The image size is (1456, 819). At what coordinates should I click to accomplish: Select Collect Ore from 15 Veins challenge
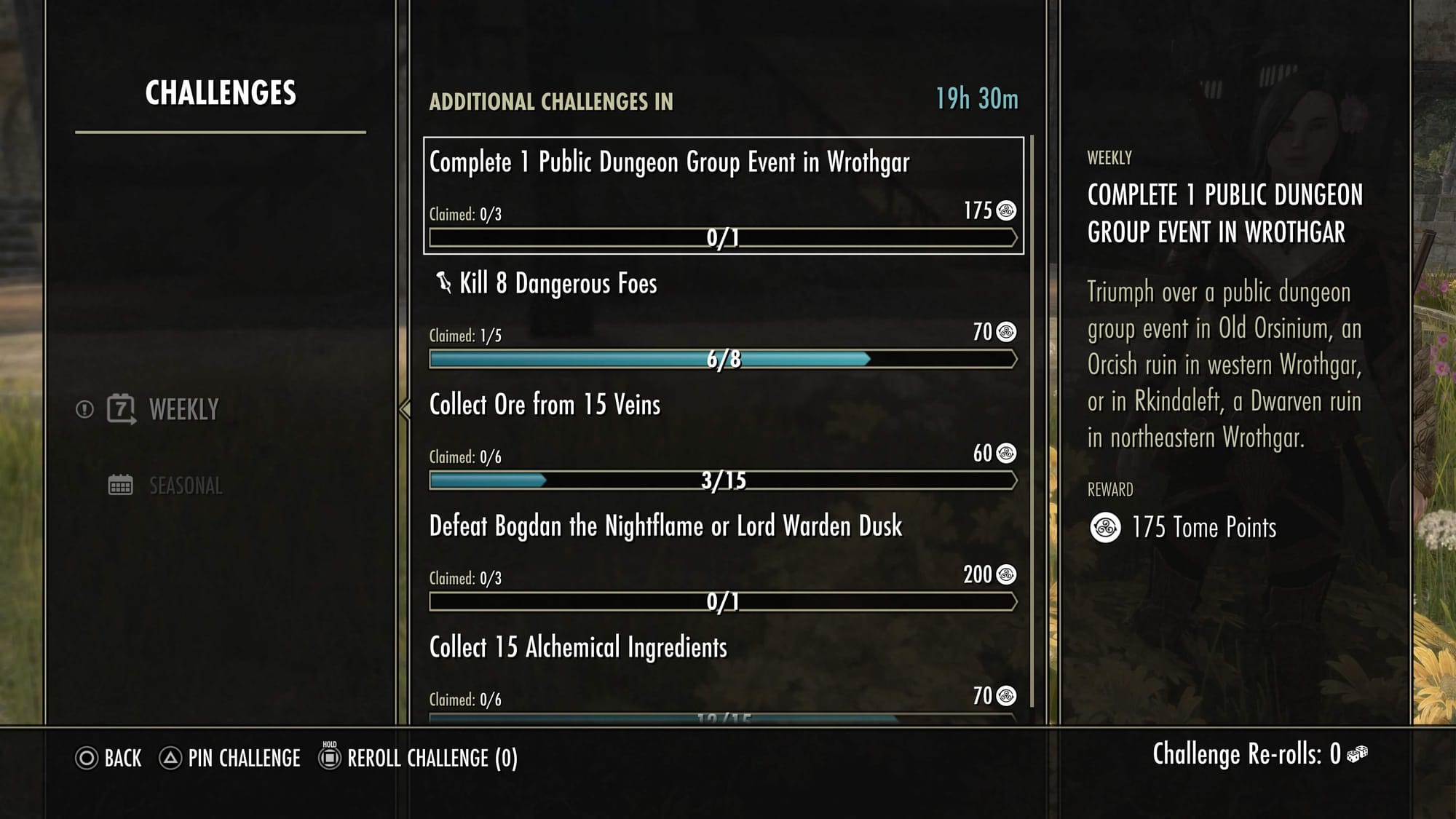coord(723,438)
